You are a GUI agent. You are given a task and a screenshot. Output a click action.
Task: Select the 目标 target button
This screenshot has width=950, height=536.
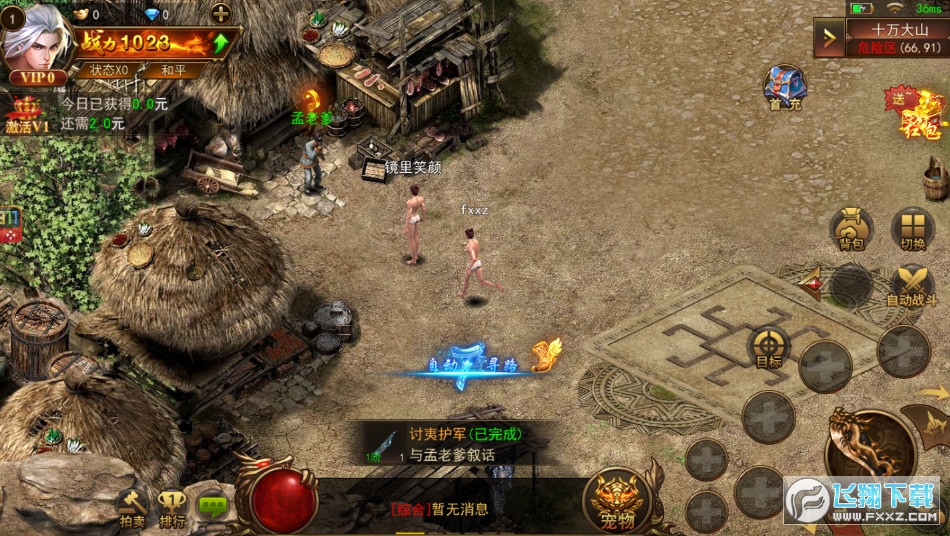click(x=769, y=348)
